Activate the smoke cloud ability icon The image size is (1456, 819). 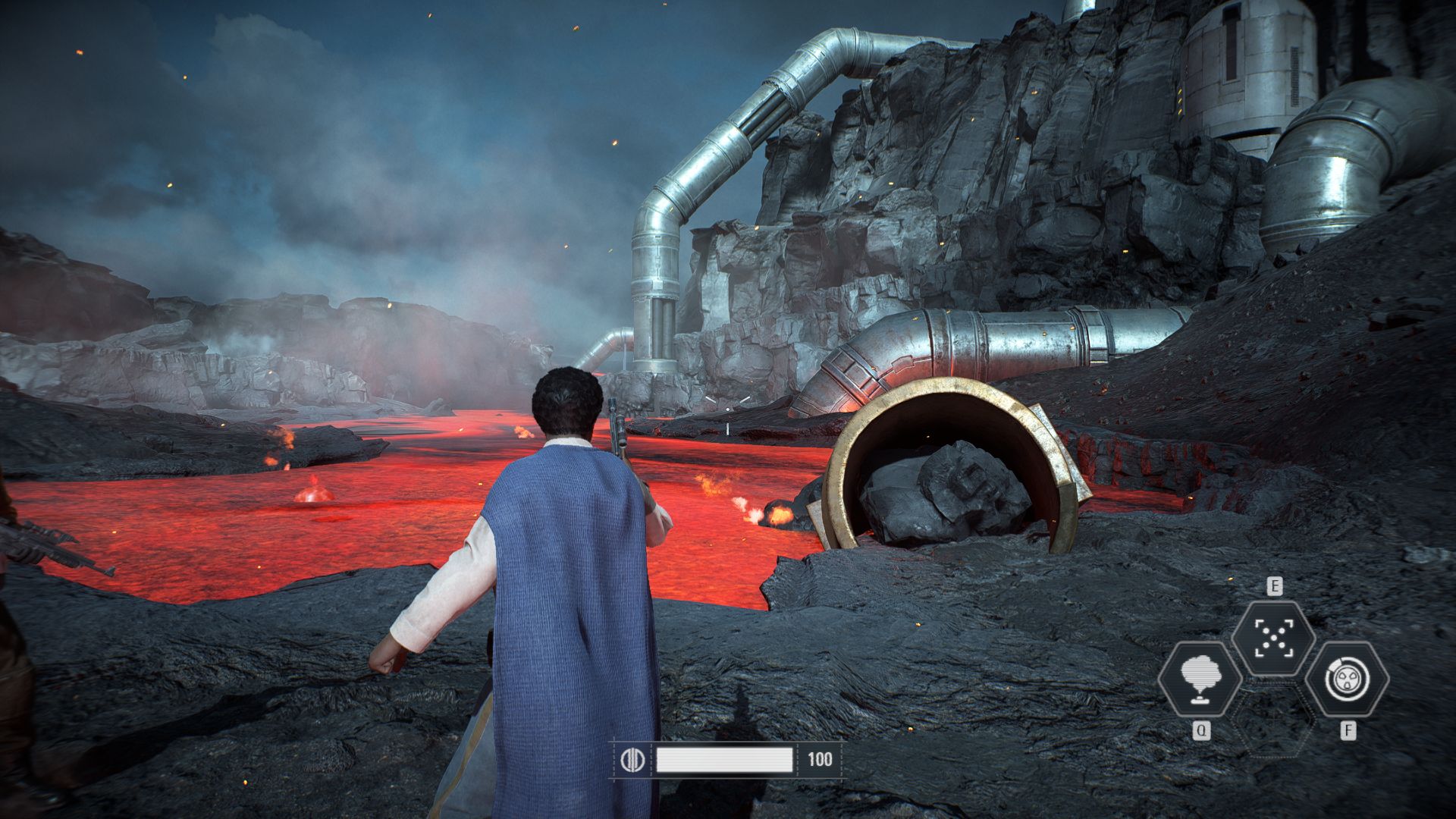click(1200, 678)
